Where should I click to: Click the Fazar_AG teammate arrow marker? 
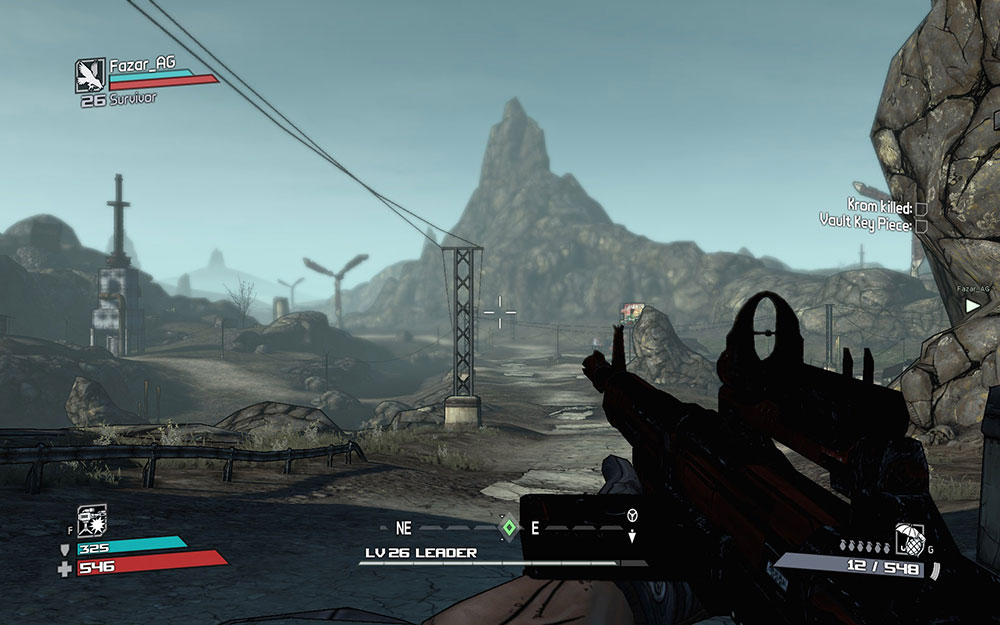[973, 306]
